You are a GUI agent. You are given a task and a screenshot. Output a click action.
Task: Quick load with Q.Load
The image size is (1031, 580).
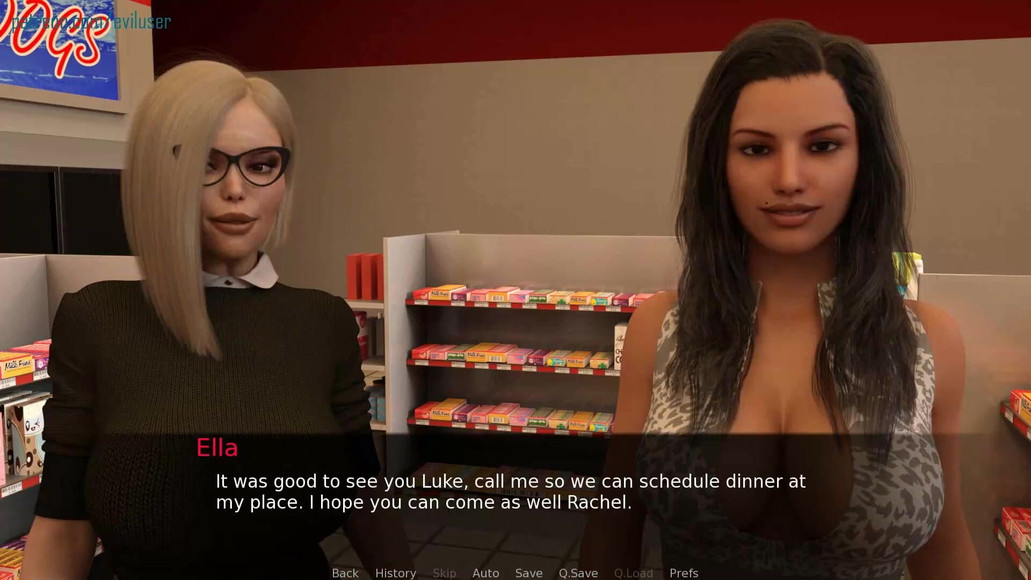pos(633,573)
